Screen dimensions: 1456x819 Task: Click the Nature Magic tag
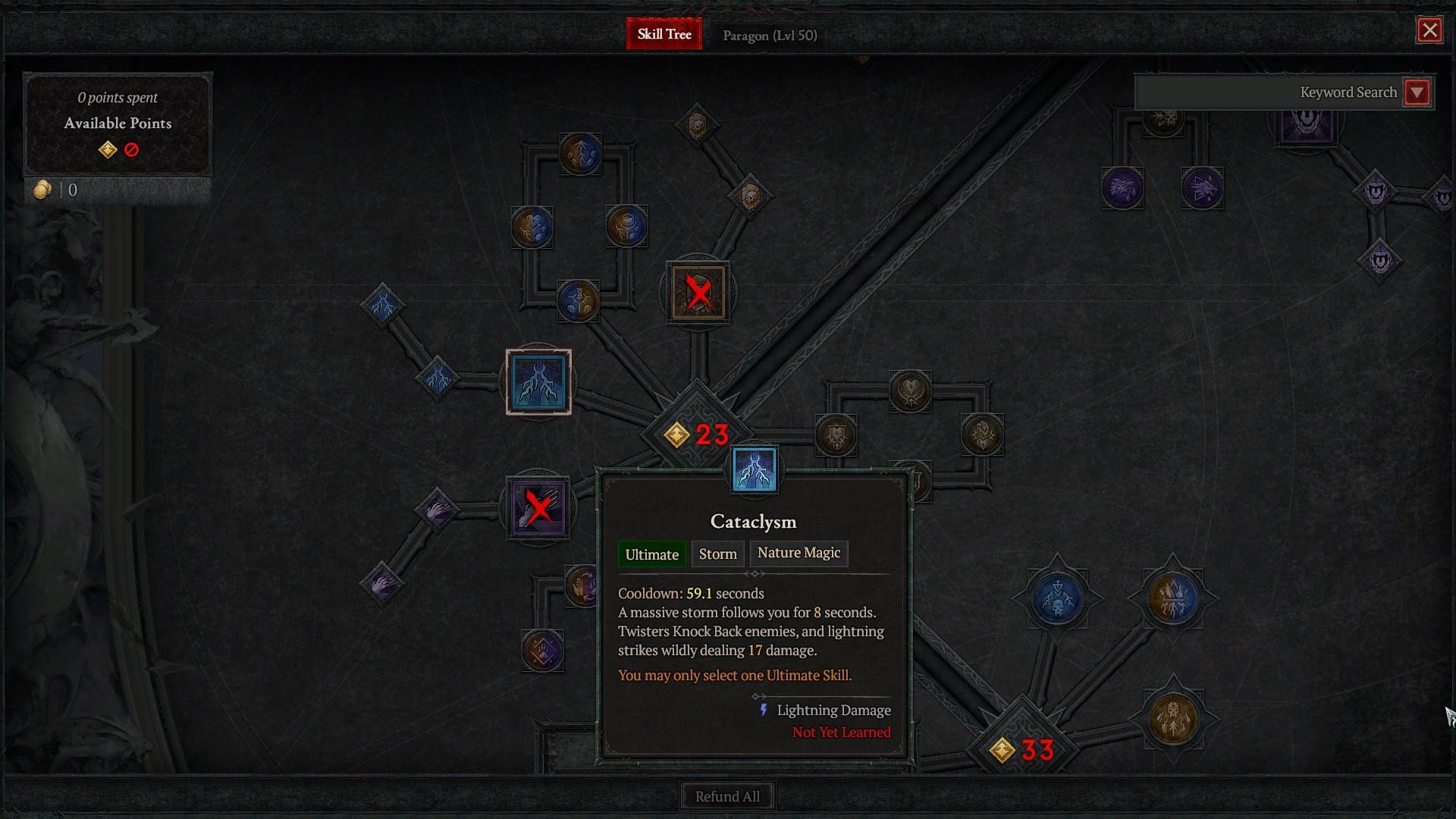click(x=799, y=553)
